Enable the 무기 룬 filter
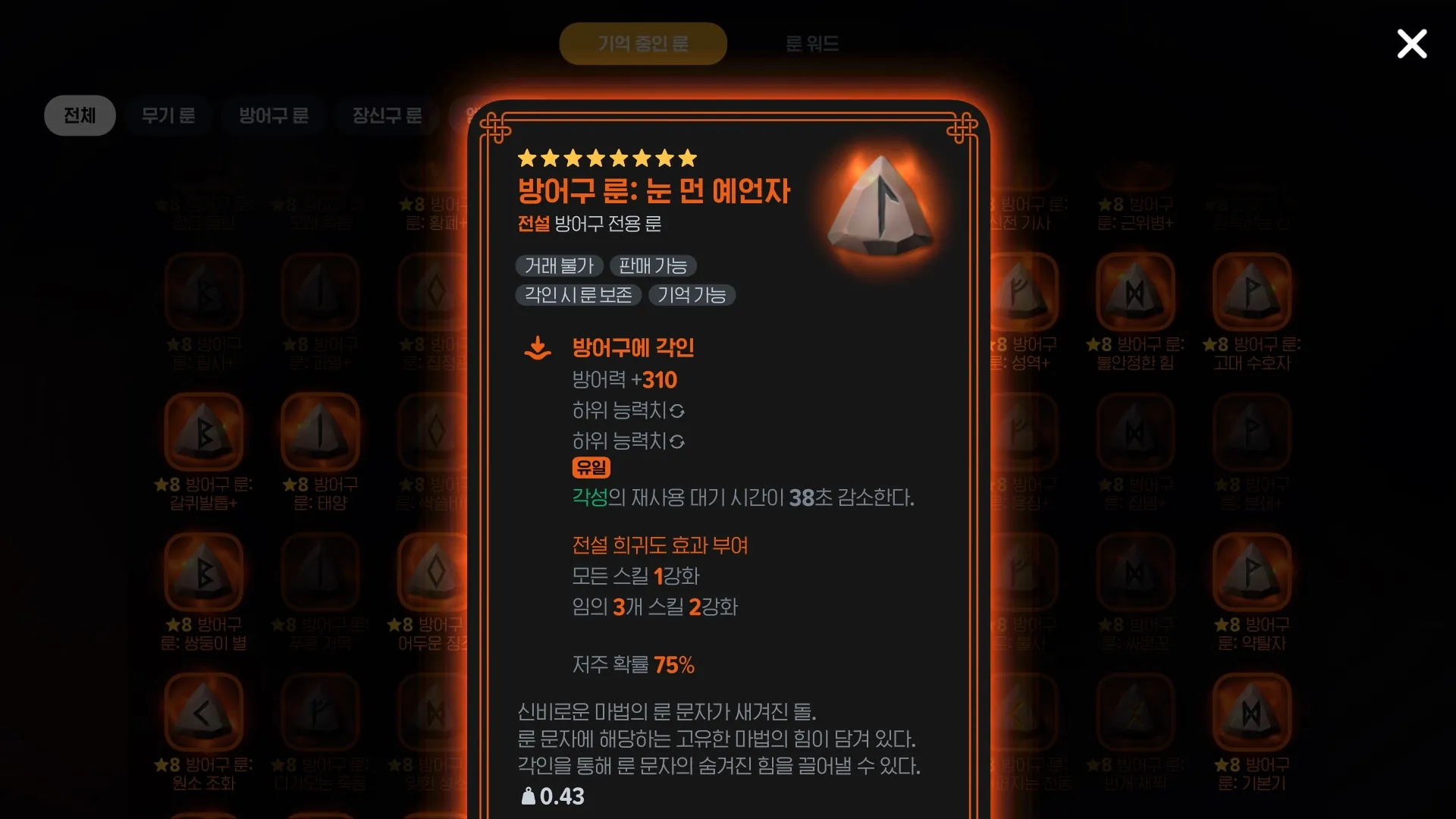The height and width of the screenshot is (819, 1456). click(168, 115)
